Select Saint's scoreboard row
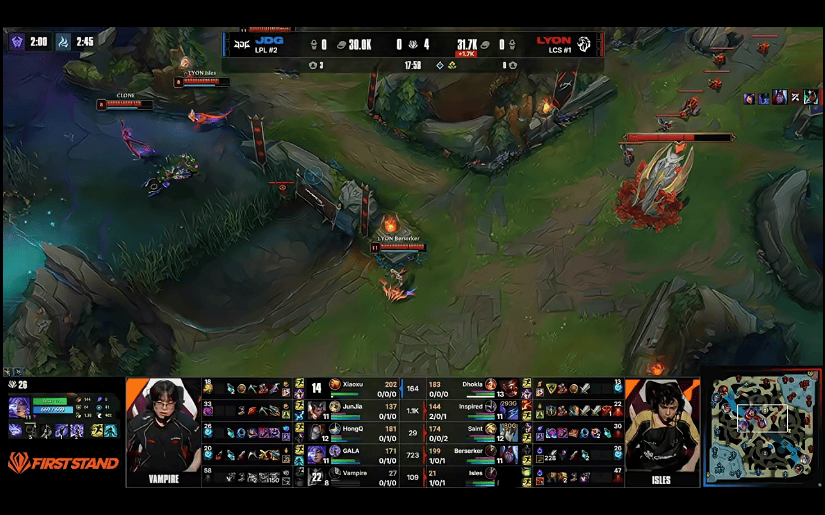 (x=470, y=432)
